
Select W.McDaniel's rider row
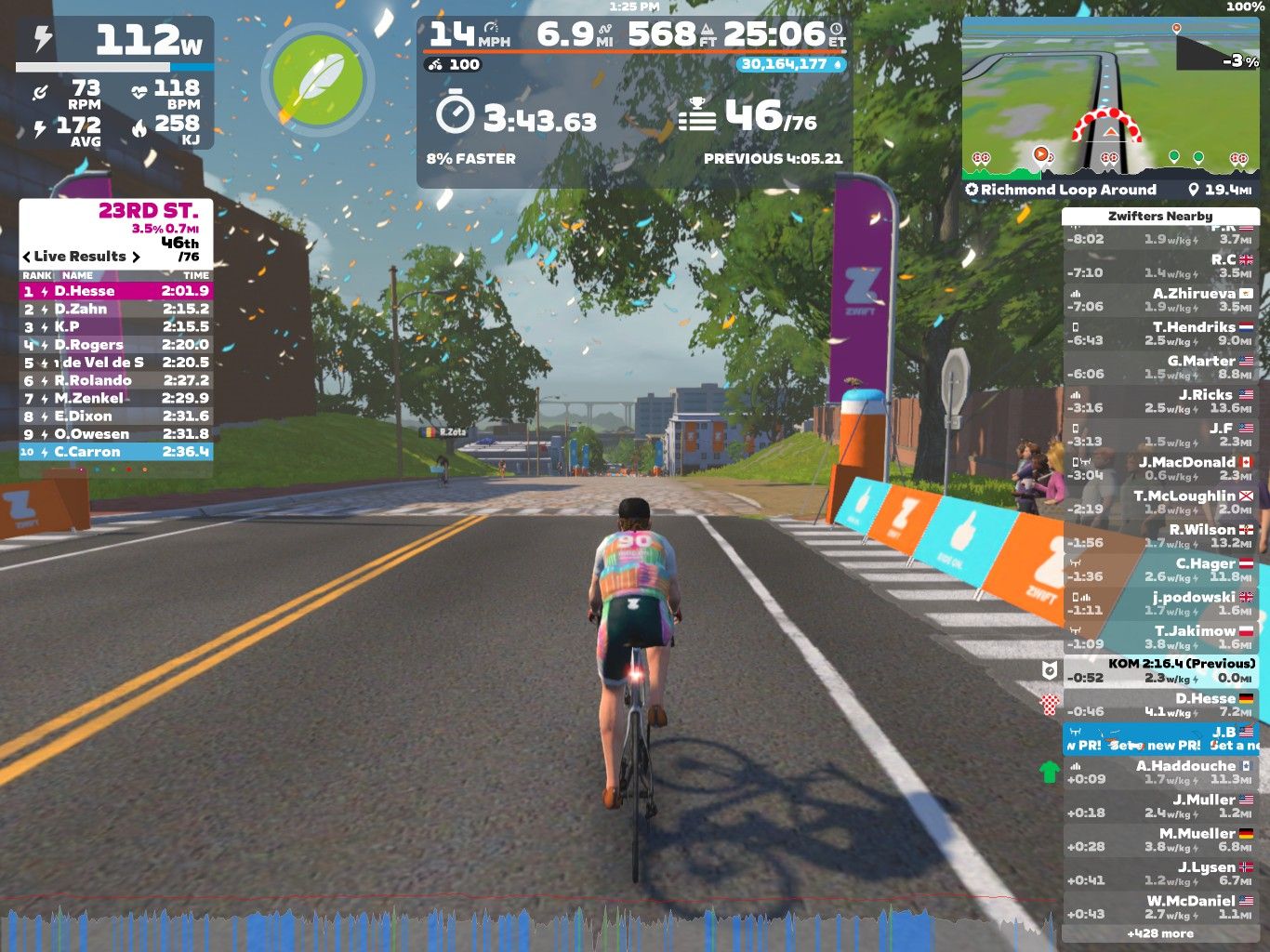[1159, 906]
